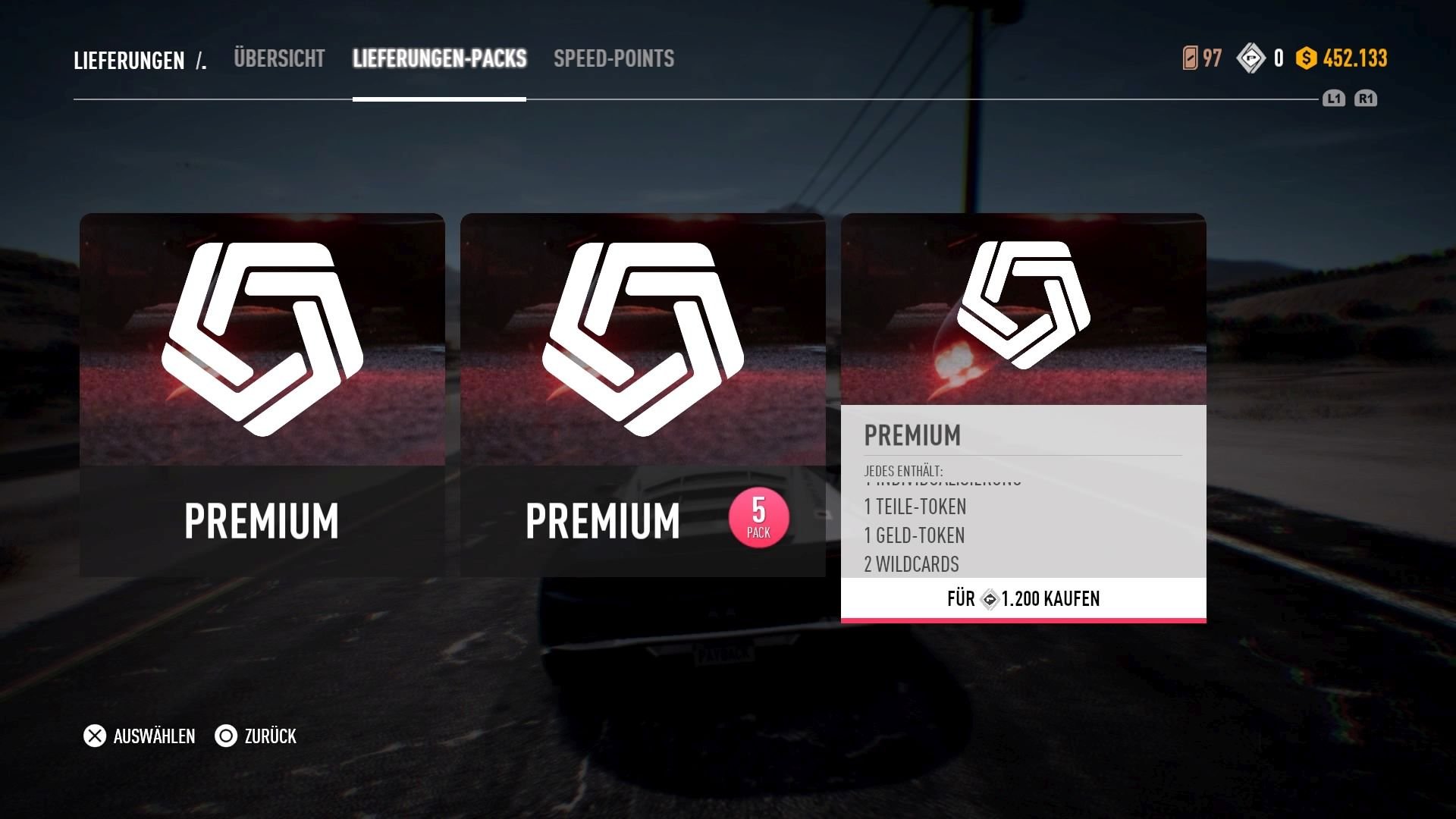Image resolution: width=1456 pixels, height=819 pixels.
Task: Select ZURÜCK to go back
Action: pos(268,736)
